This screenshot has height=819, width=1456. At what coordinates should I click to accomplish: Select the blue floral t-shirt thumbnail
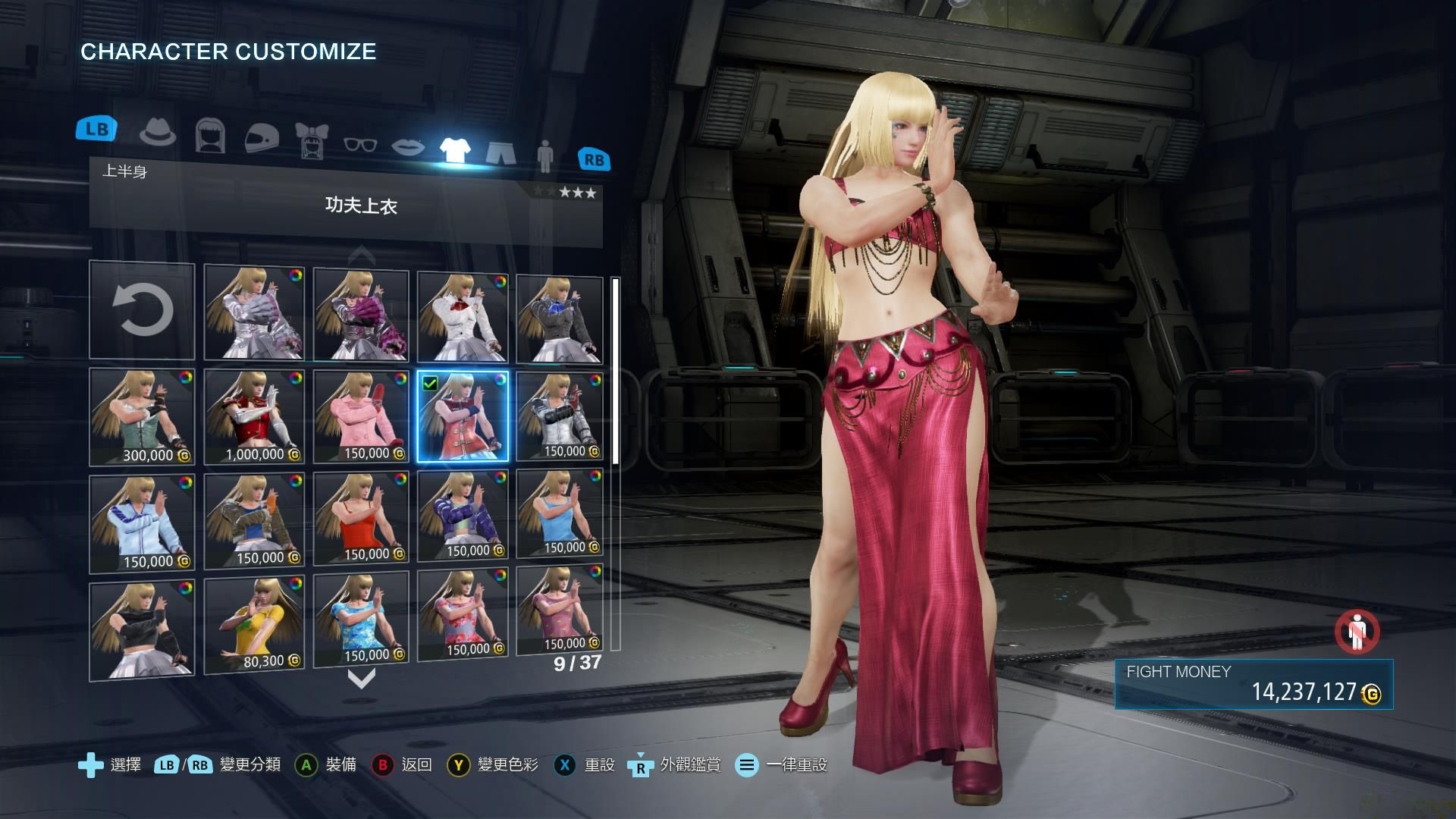(361, 620)
